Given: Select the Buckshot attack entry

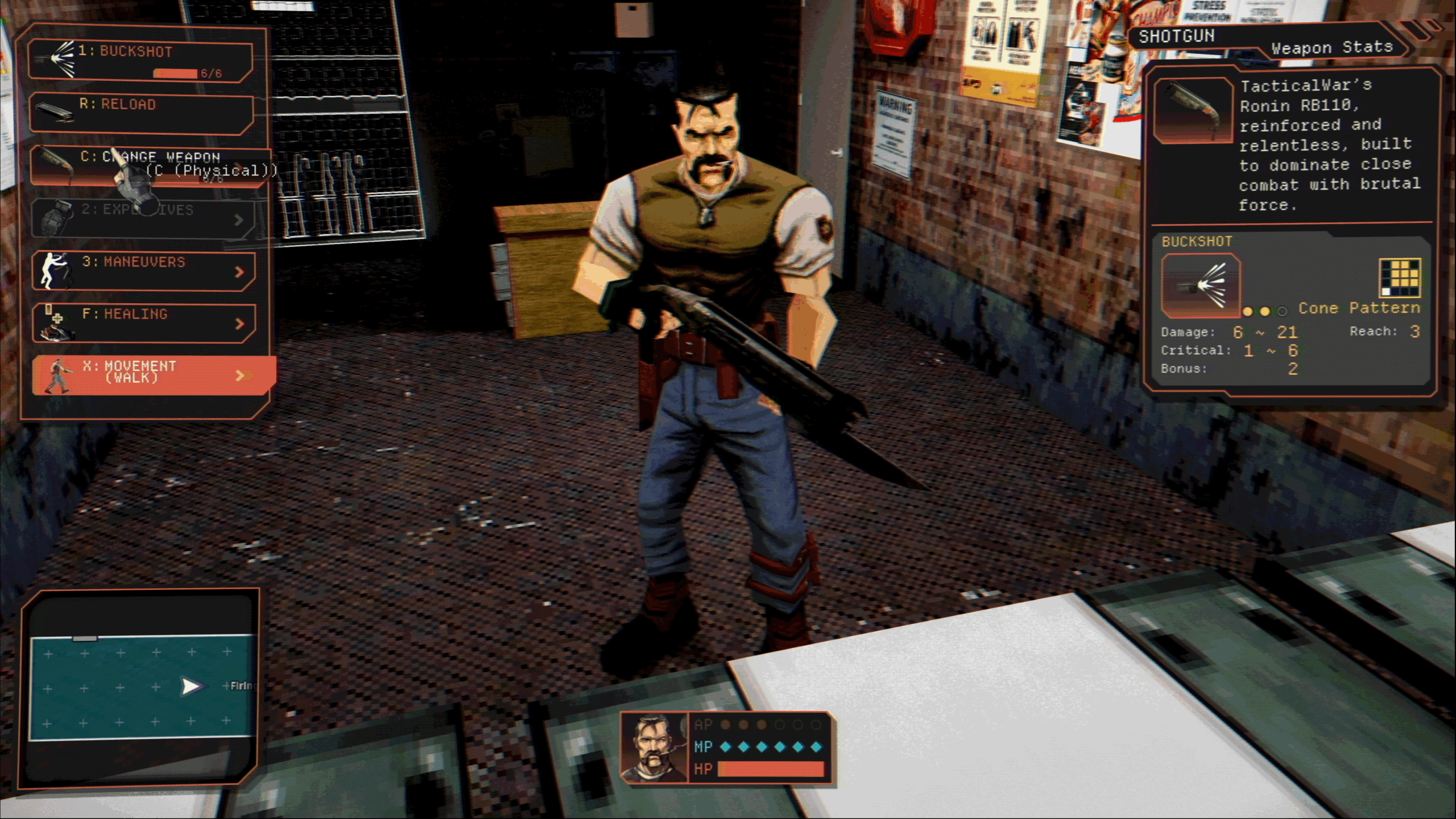Looking at the screenshot, I should [x=141, y=60].
